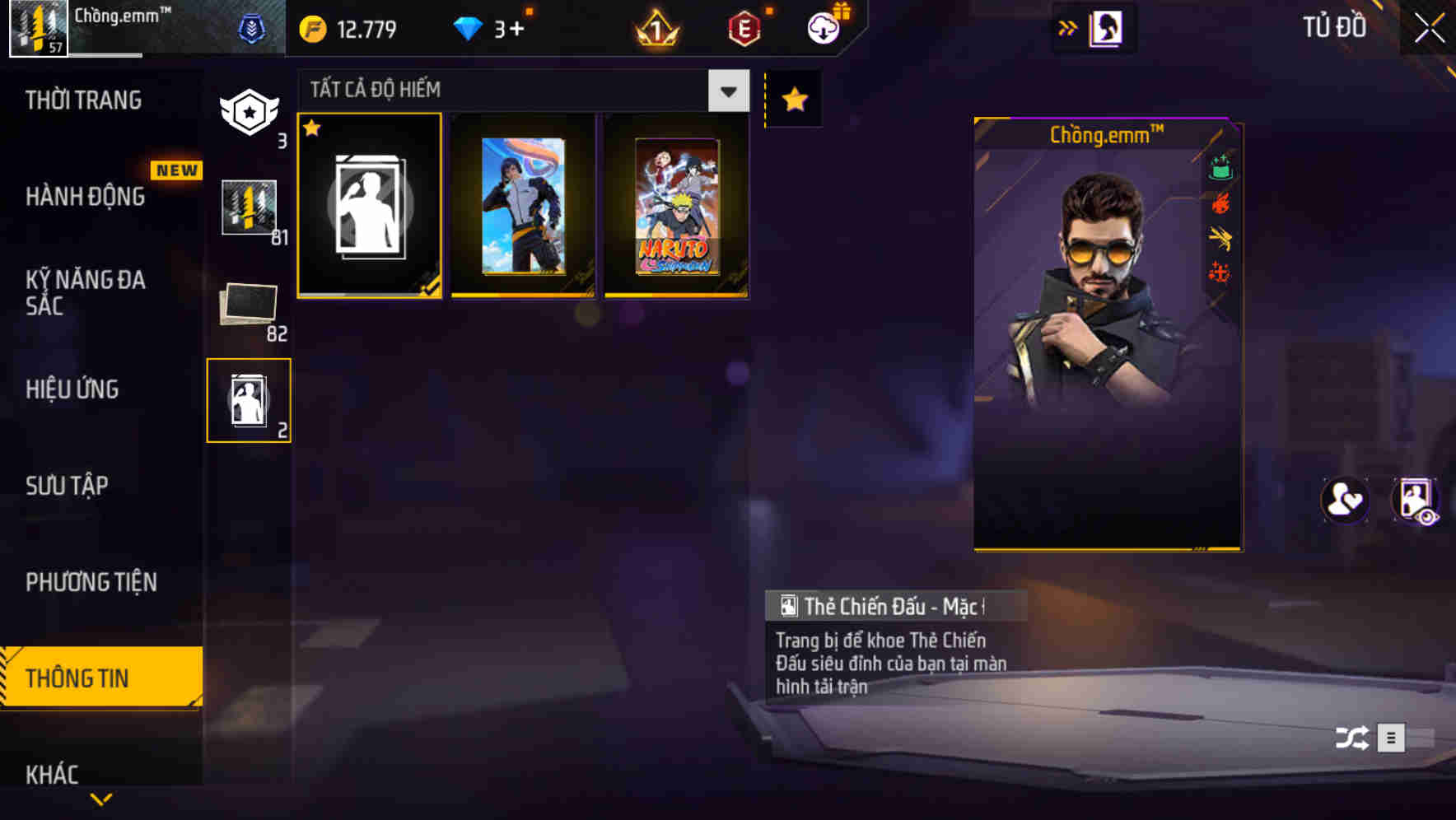Screen dimensions: 1456x820
Task: Toggle the starred favorites filter next to rarity dropdown
Action: coord(793,99)
